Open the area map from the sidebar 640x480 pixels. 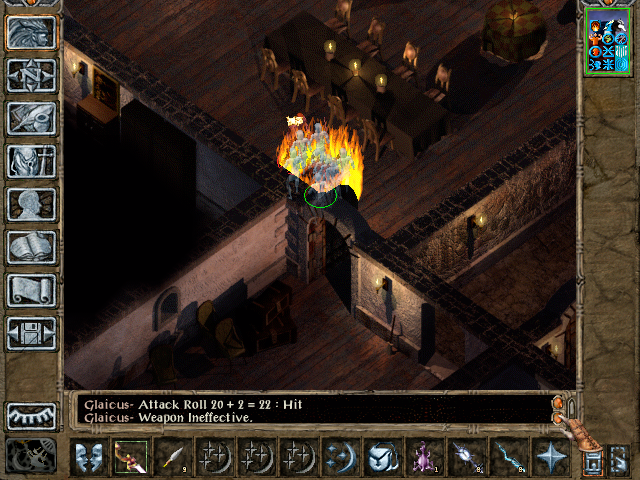click(31, 75)
